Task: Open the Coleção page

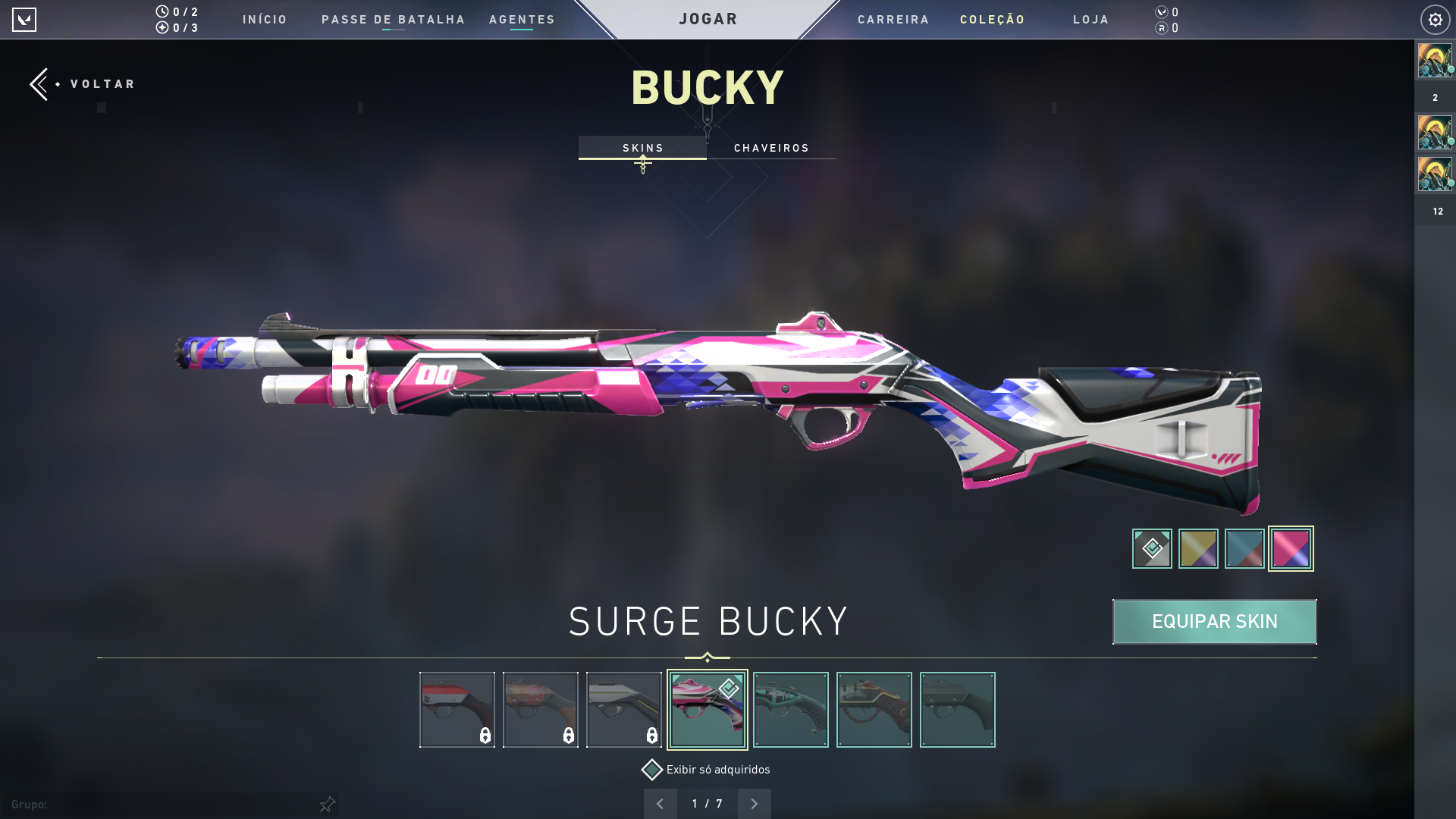Action: tap(992, 20)
